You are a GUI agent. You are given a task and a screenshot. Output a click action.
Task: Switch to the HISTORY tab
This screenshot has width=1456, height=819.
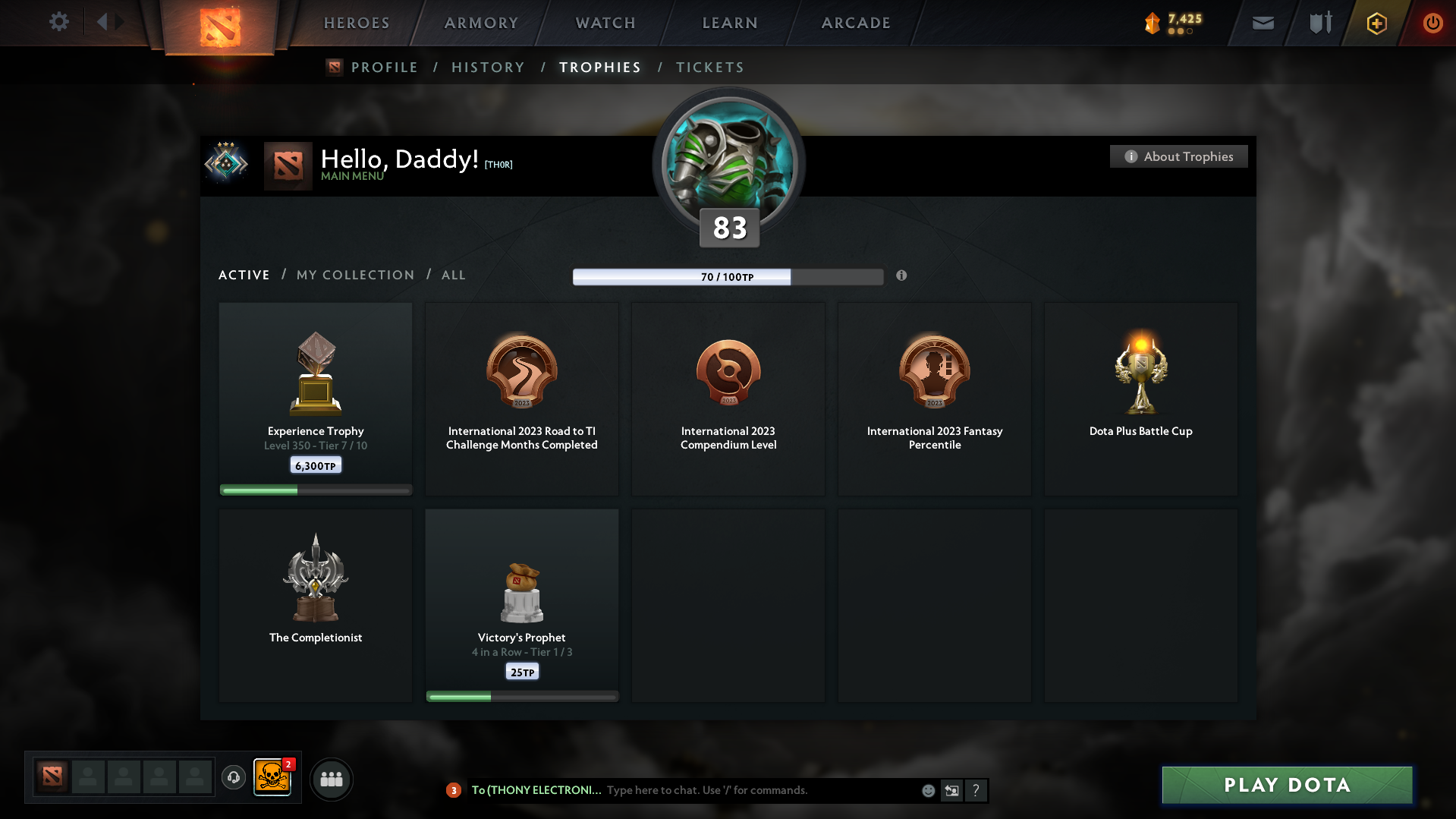pos(488,67)
